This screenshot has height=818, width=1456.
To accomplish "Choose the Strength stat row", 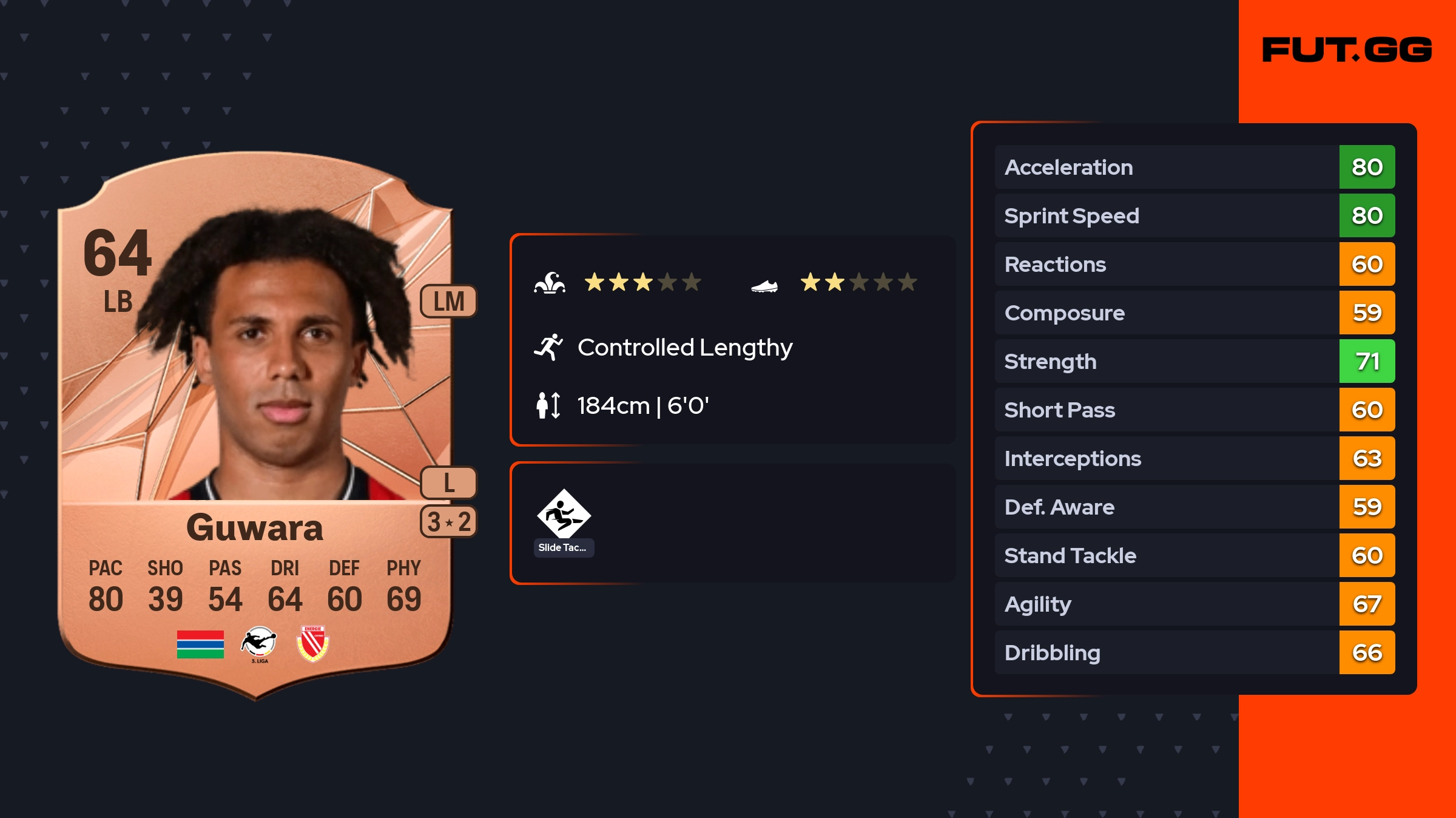I will 1194,361.
